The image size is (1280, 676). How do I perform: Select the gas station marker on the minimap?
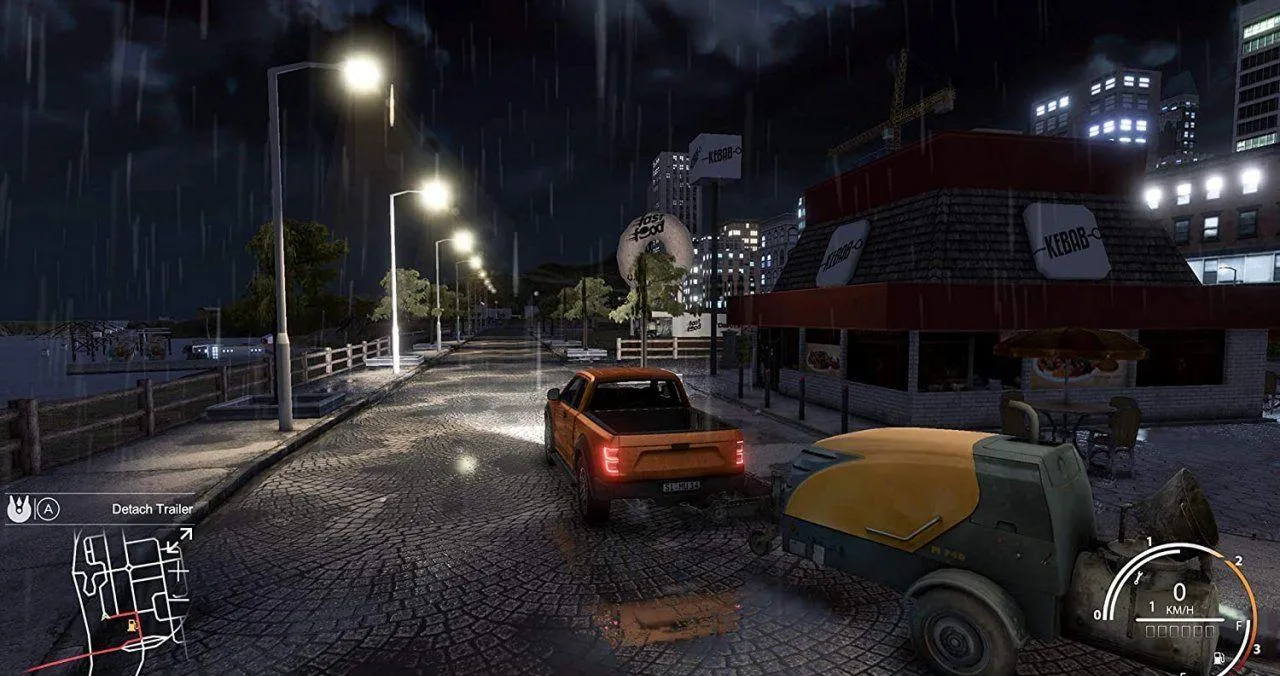(x=132, y=625)
